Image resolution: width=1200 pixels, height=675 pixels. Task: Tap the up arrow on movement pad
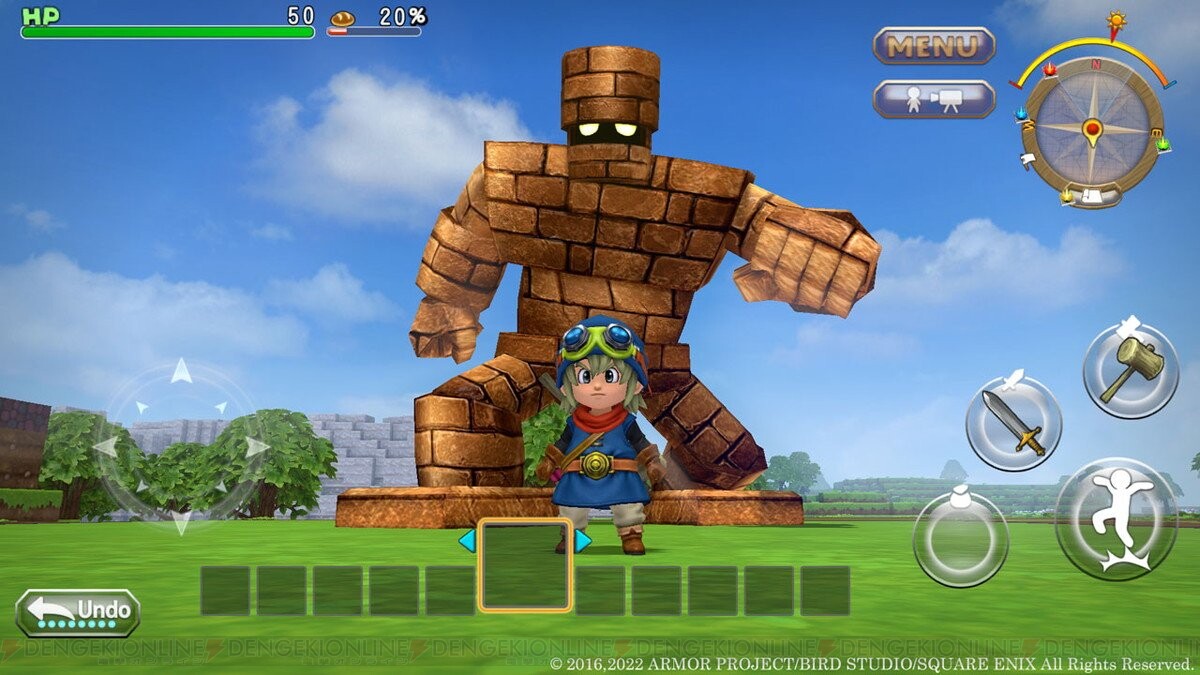pyautogui.click(x=180, y=372)
